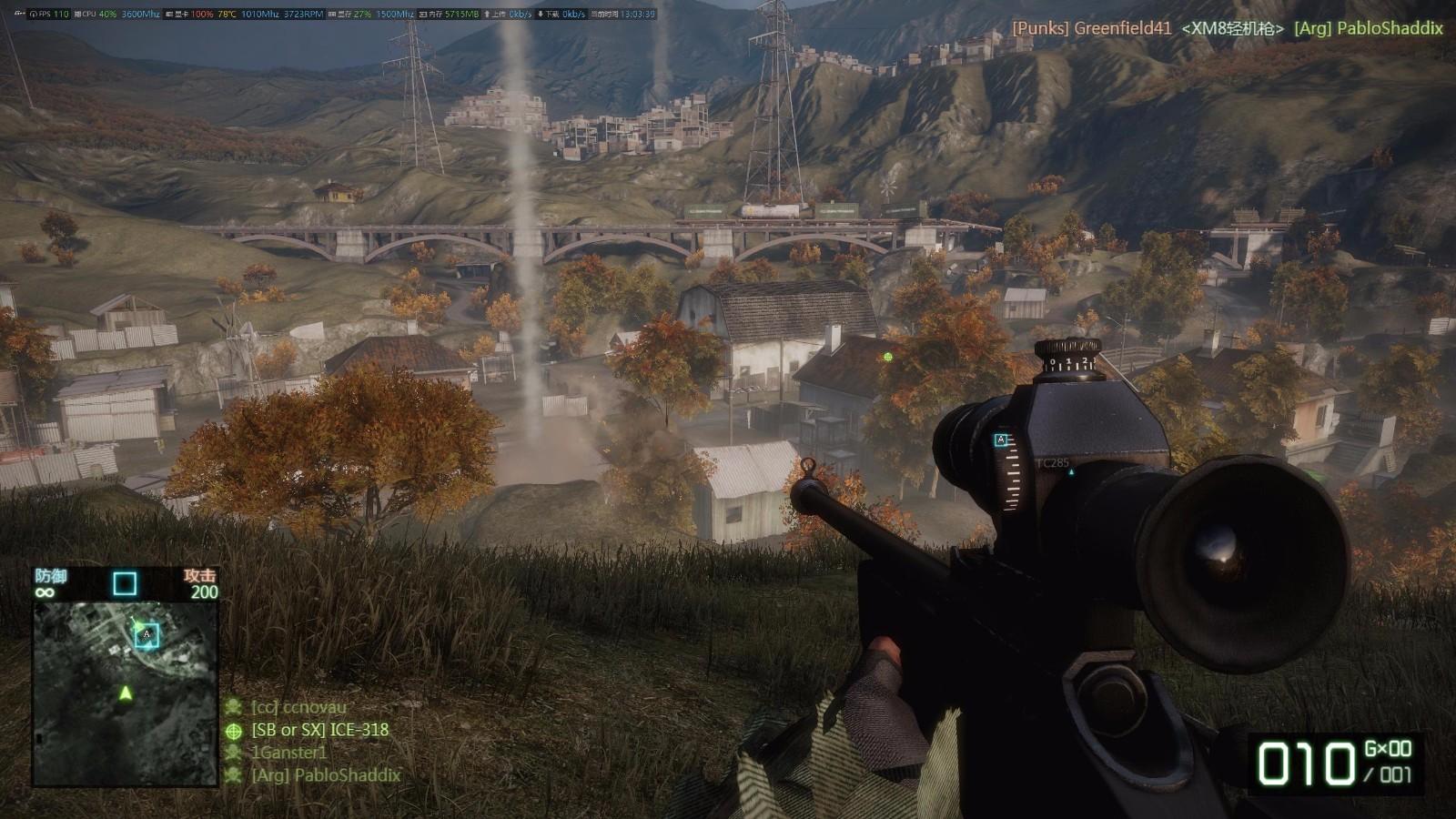
Task: Click the minimap in the corner
Action: (125, 692)
